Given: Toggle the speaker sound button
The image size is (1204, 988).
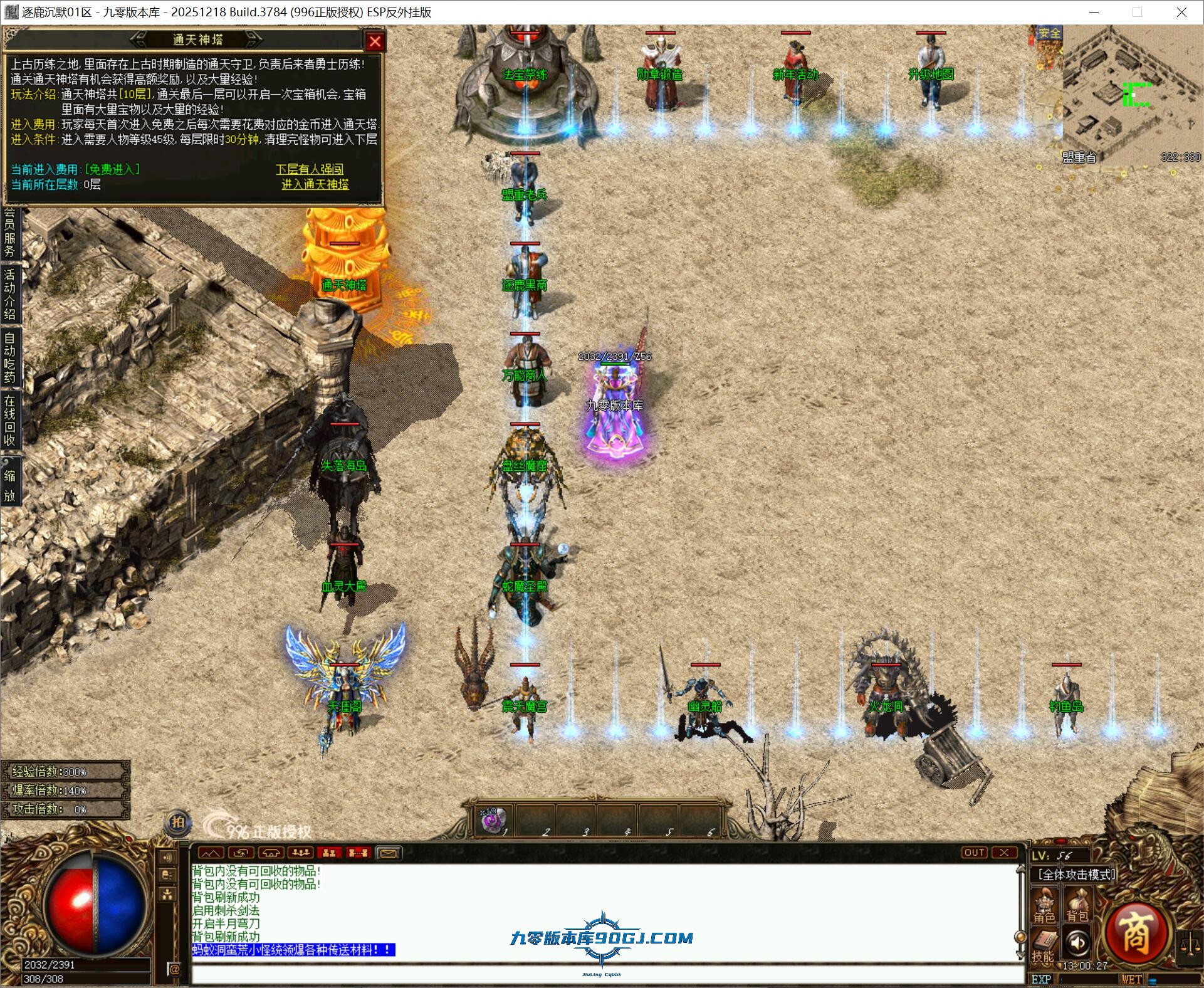Looking at the screenshot, I should [x=1077, y=942].
